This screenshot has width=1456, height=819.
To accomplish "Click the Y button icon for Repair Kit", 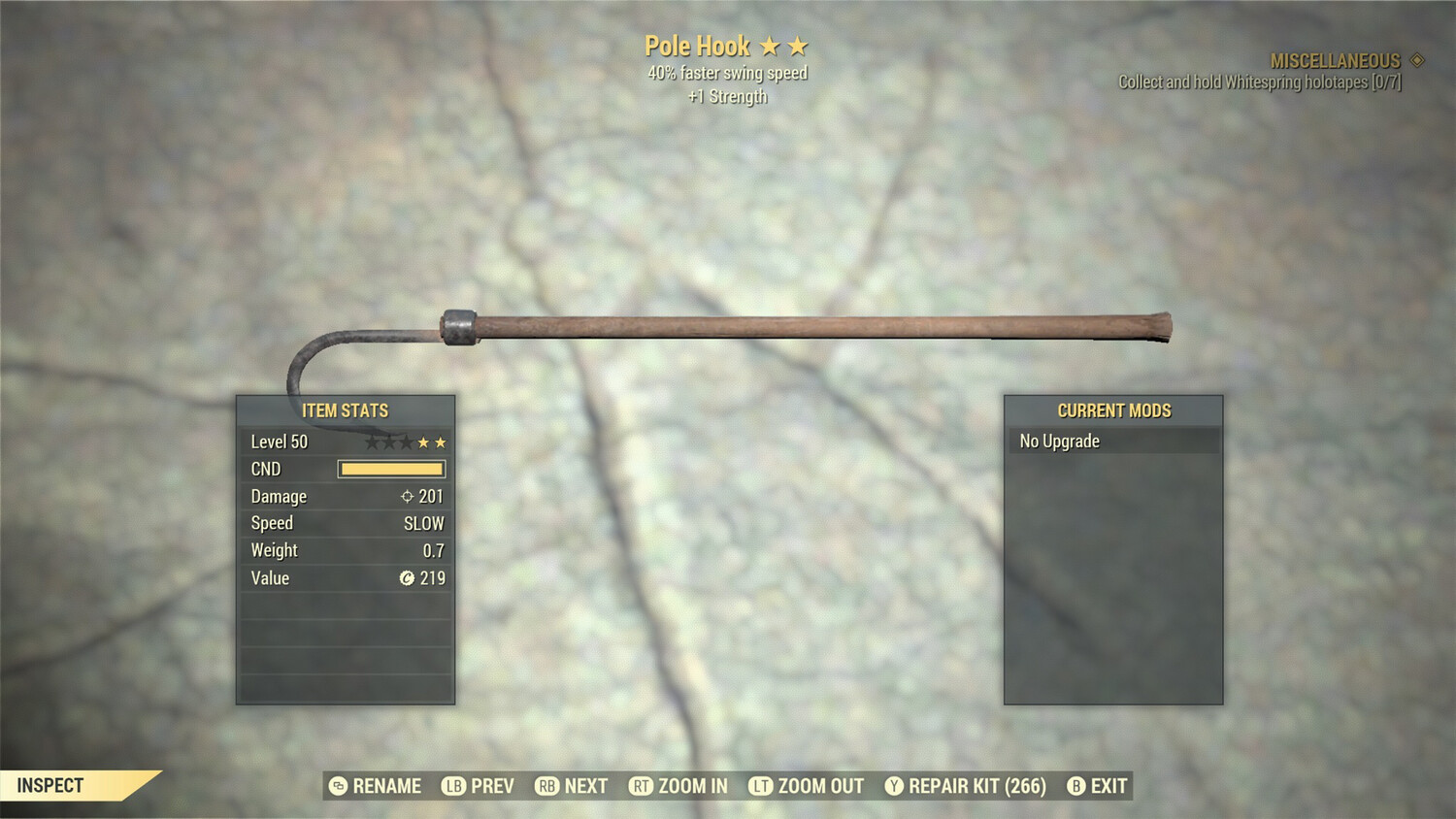I will (896, 786).
